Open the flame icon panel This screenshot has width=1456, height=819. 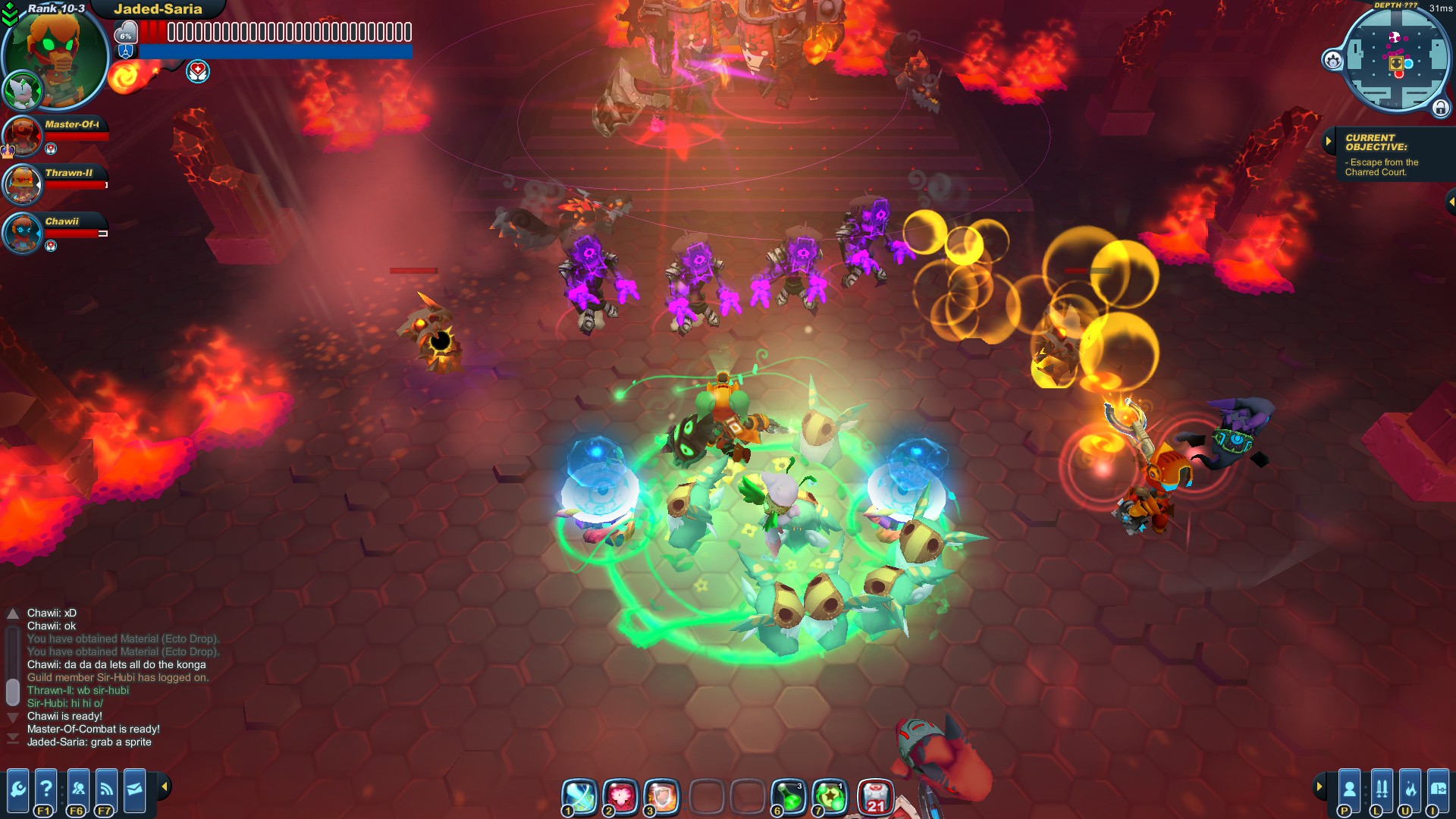coord(1410,790)
